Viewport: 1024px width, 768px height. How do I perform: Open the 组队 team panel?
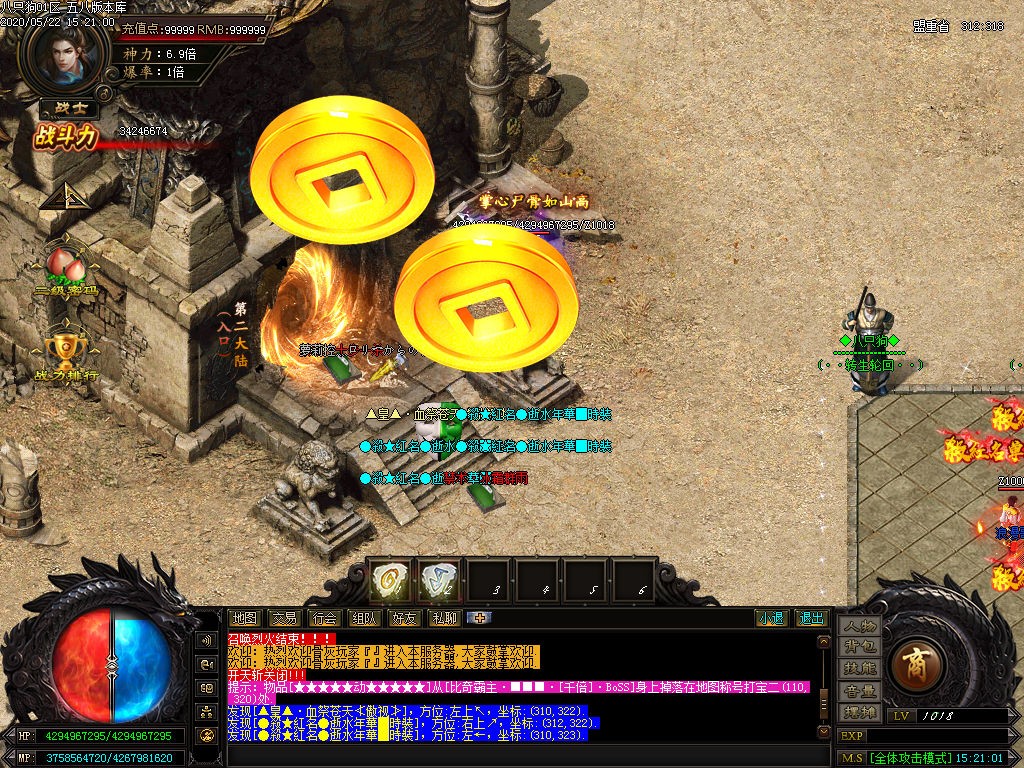tap(364, 618)
